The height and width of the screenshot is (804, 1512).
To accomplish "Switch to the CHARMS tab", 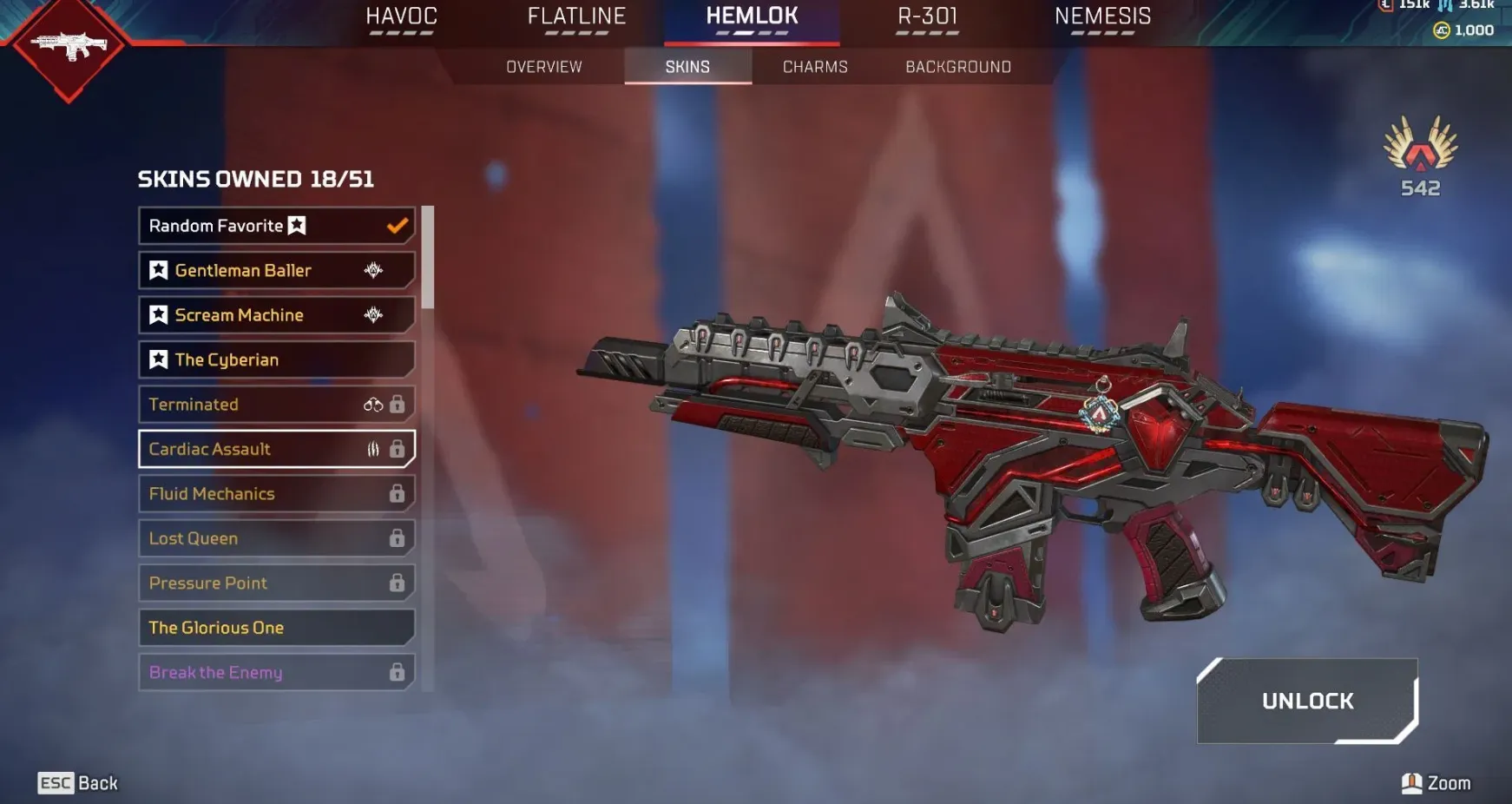I will pos(814,66).
